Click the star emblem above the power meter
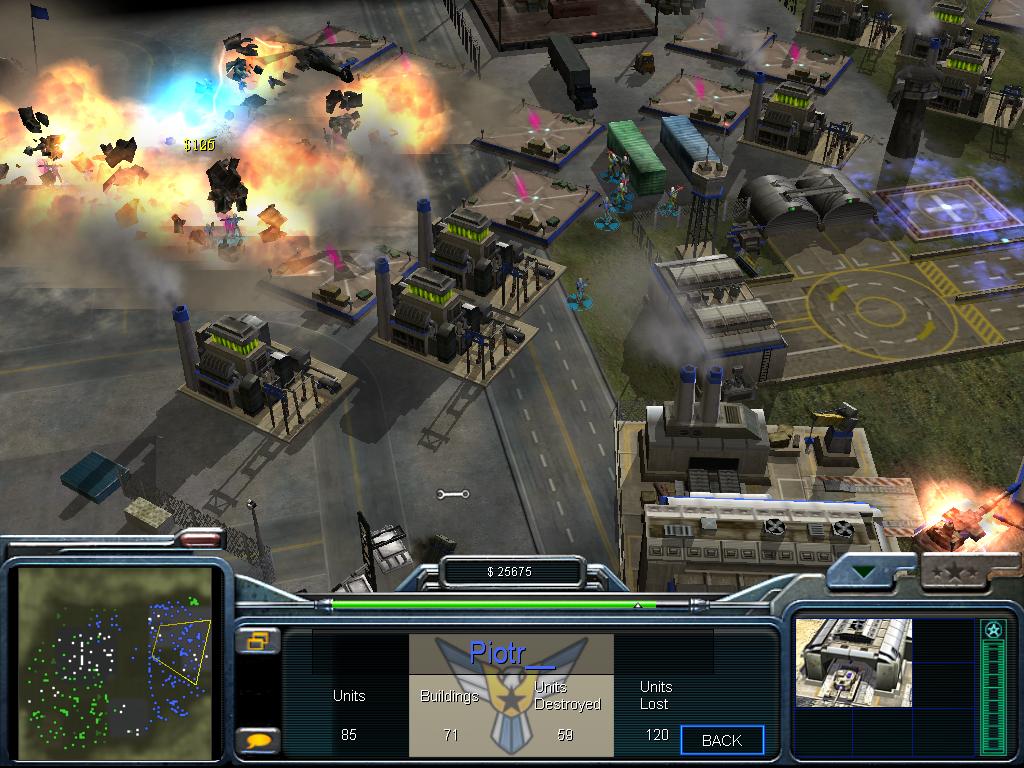This screenshot has width=1024, height=768. (993, 630)
